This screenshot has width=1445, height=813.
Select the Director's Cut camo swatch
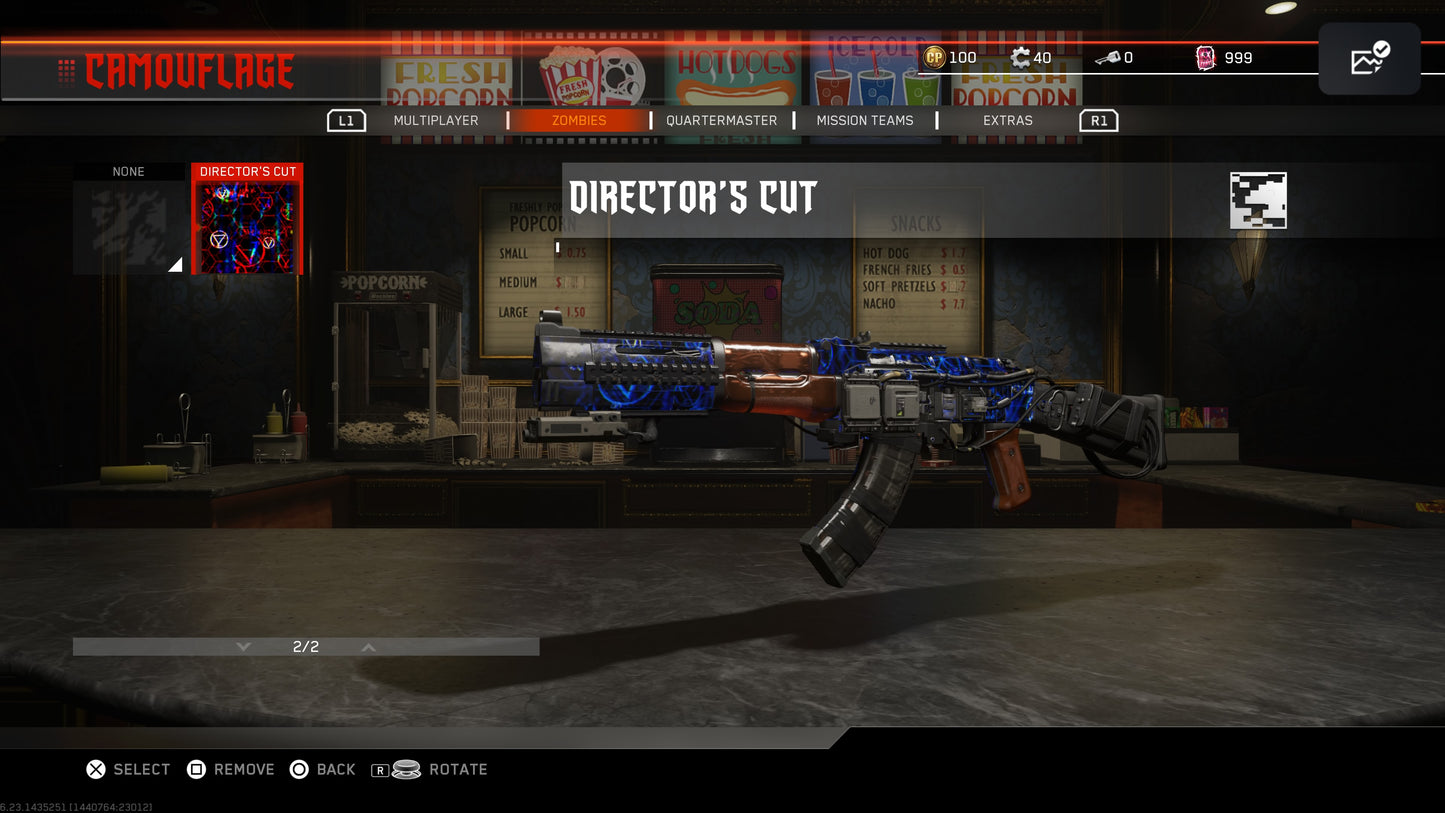click(247, 219)
